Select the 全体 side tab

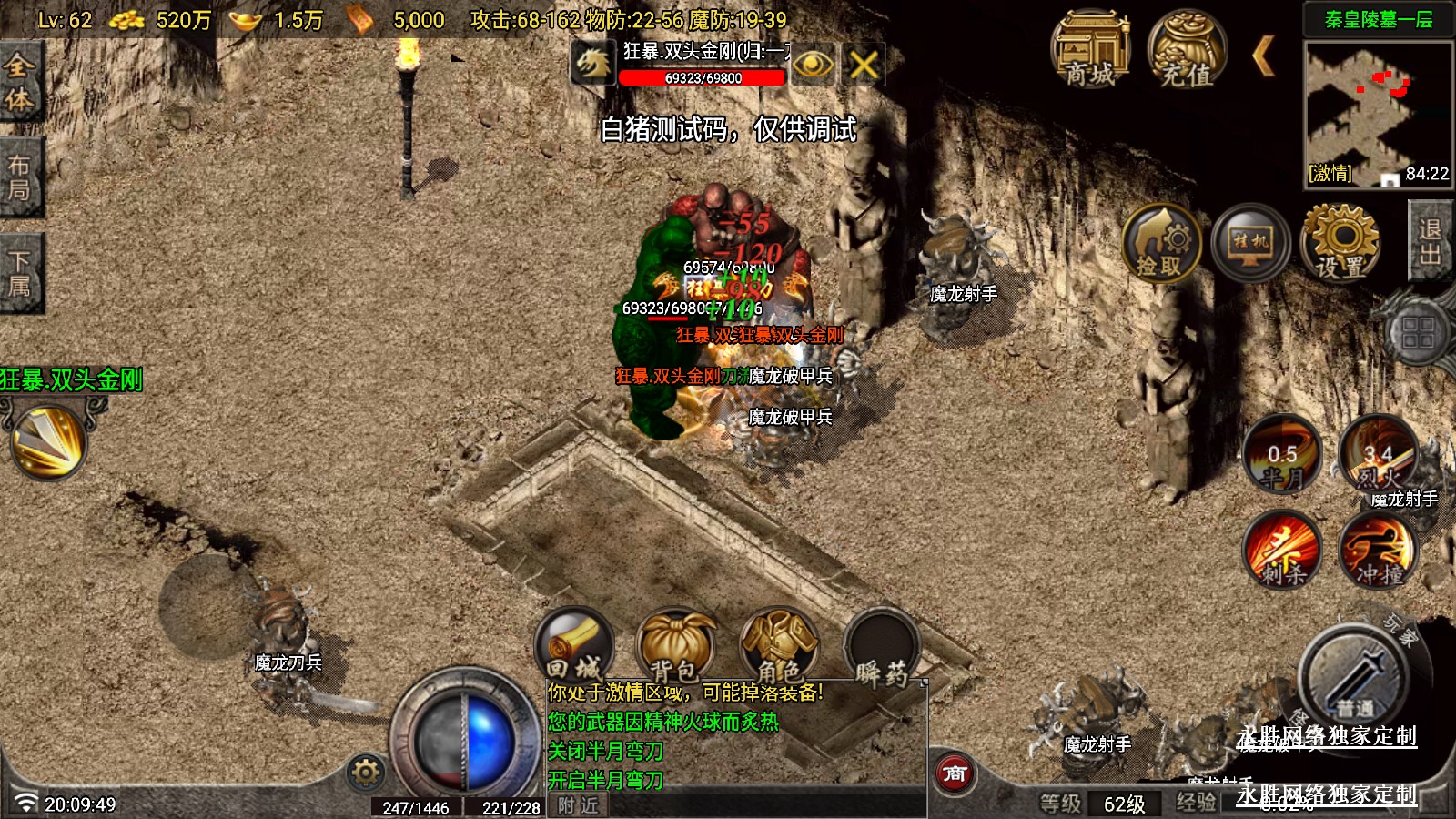pos(19,83)
